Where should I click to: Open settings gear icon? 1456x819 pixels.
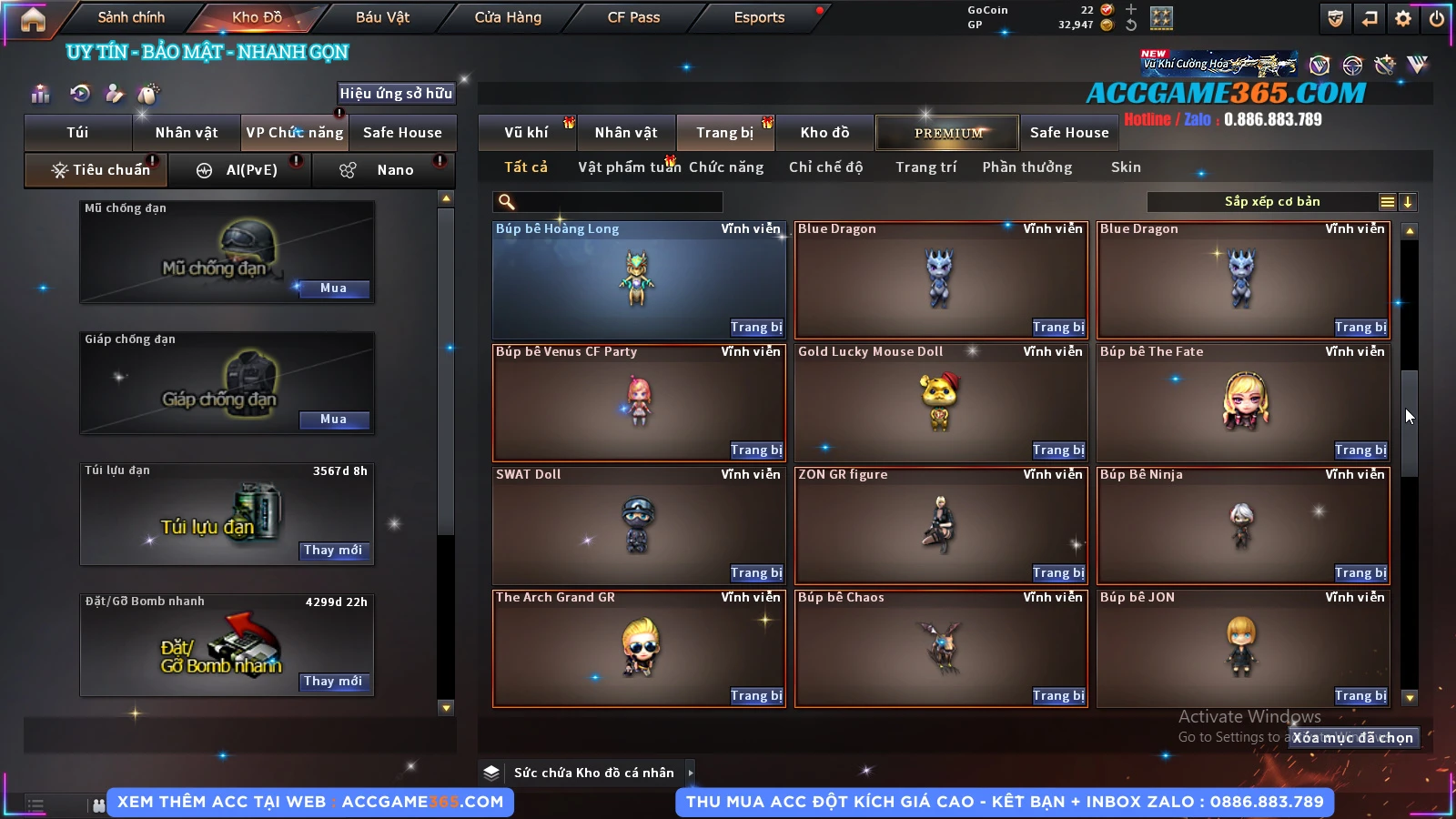[x=1403, y=18]
